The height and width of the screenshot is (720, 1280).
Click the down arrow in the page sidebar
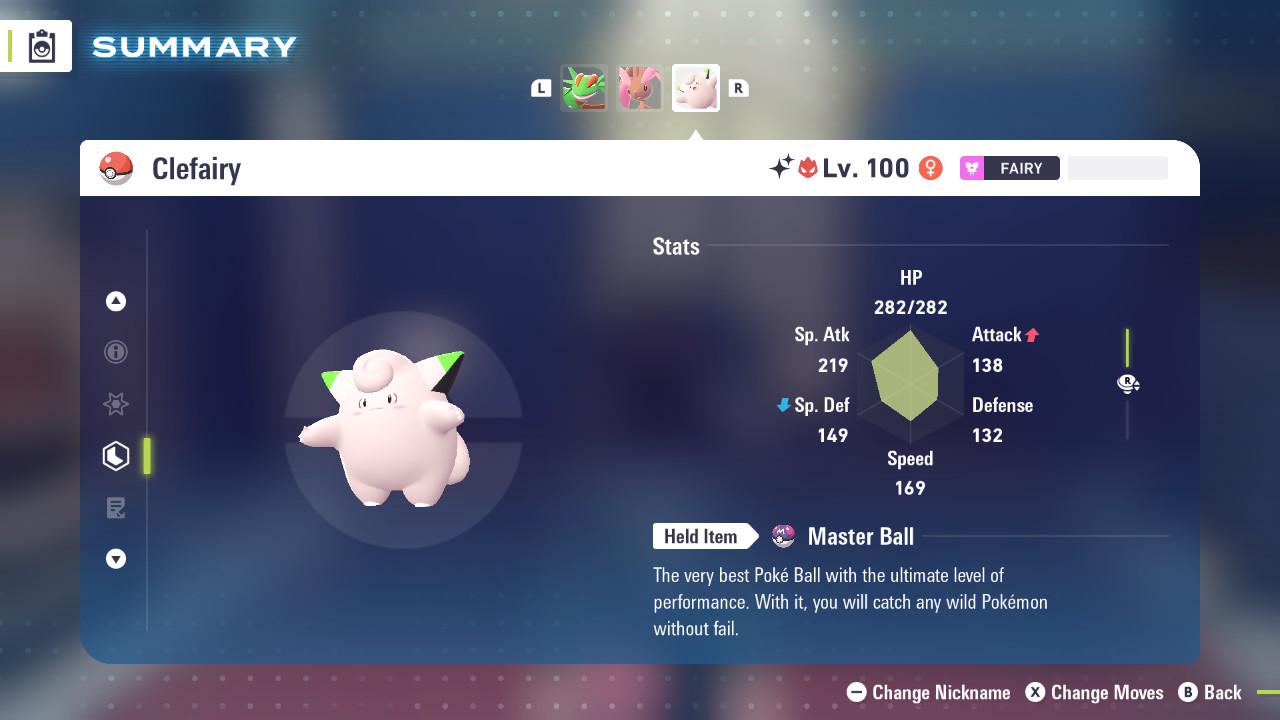(116, 559)
